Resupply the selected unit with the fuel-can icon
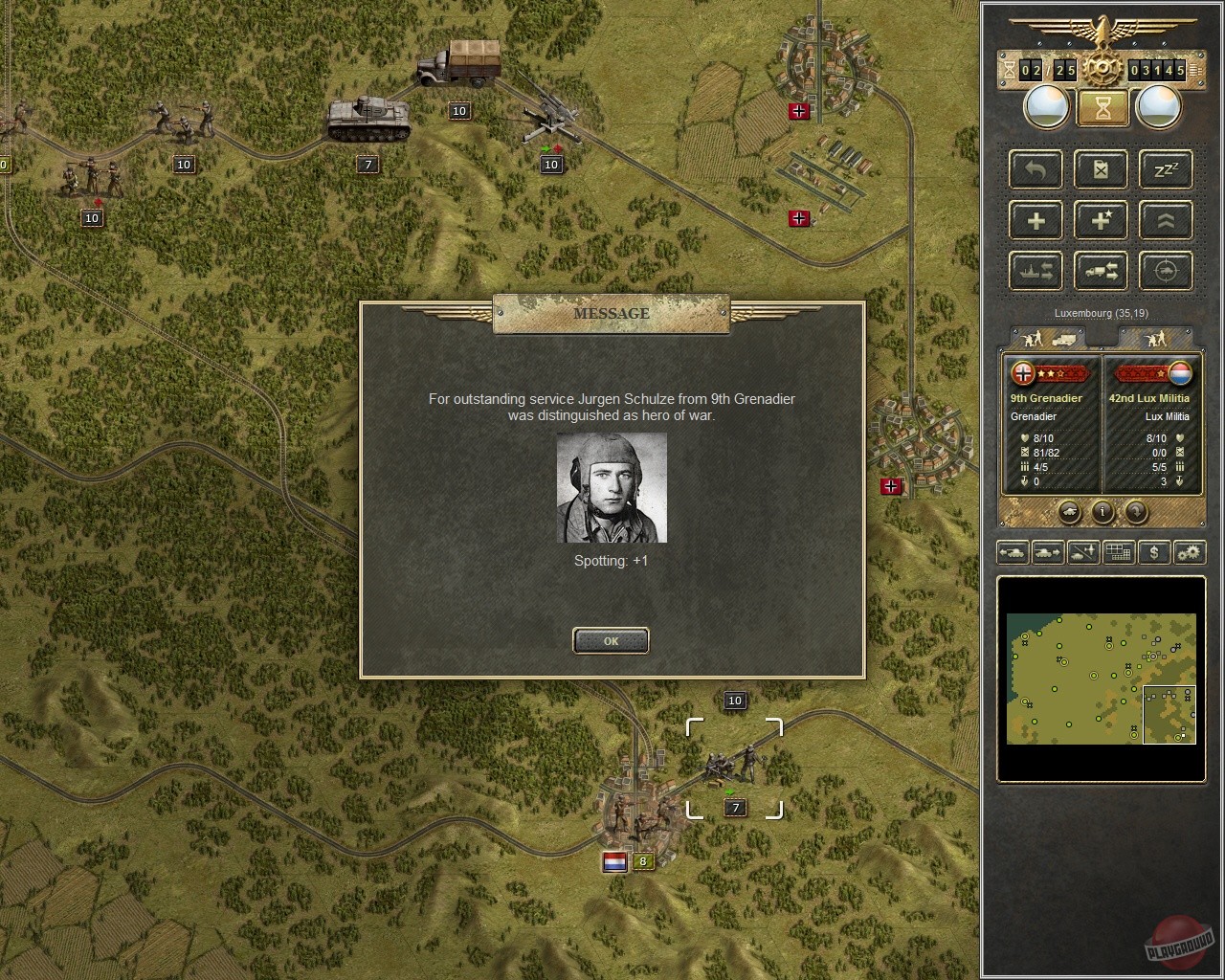This screenshot has height=980, width=1225. 1100,169
